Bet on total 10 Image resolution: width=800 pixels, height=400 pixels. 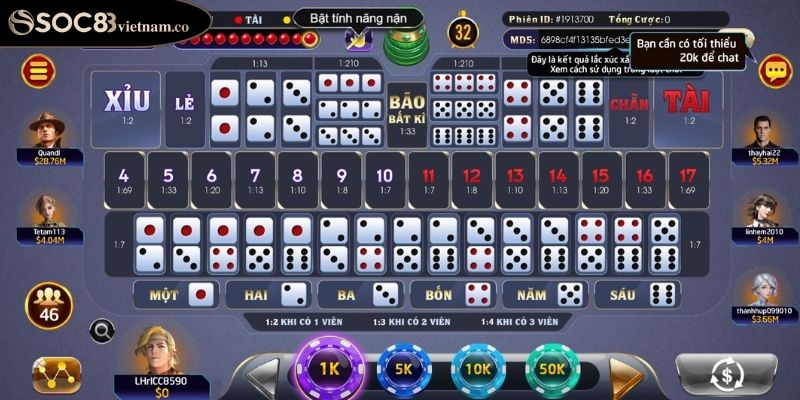[x=384, y=179]
